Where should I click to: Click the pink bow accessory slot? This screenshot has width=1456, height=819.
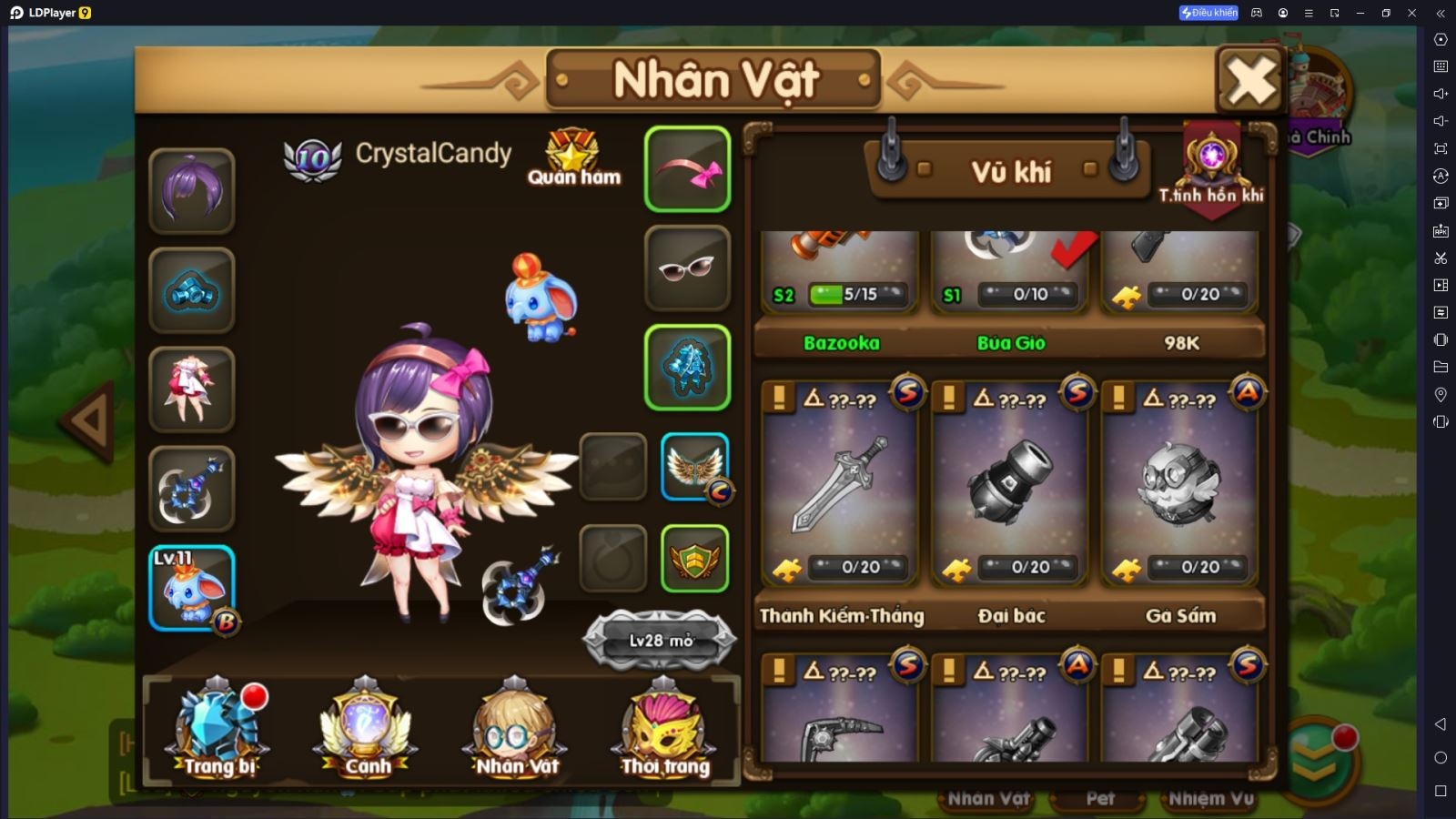click(x=687, y=168)
